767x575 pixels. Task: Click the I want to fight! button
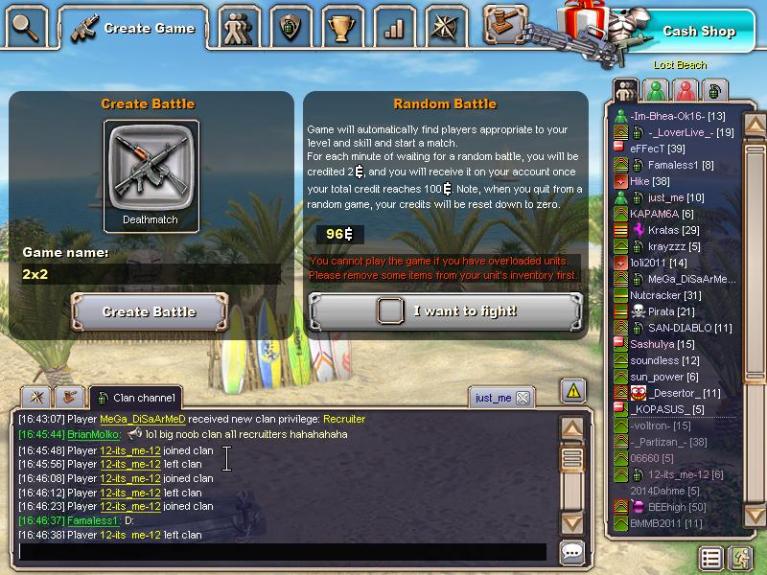[x=445, y=311]
